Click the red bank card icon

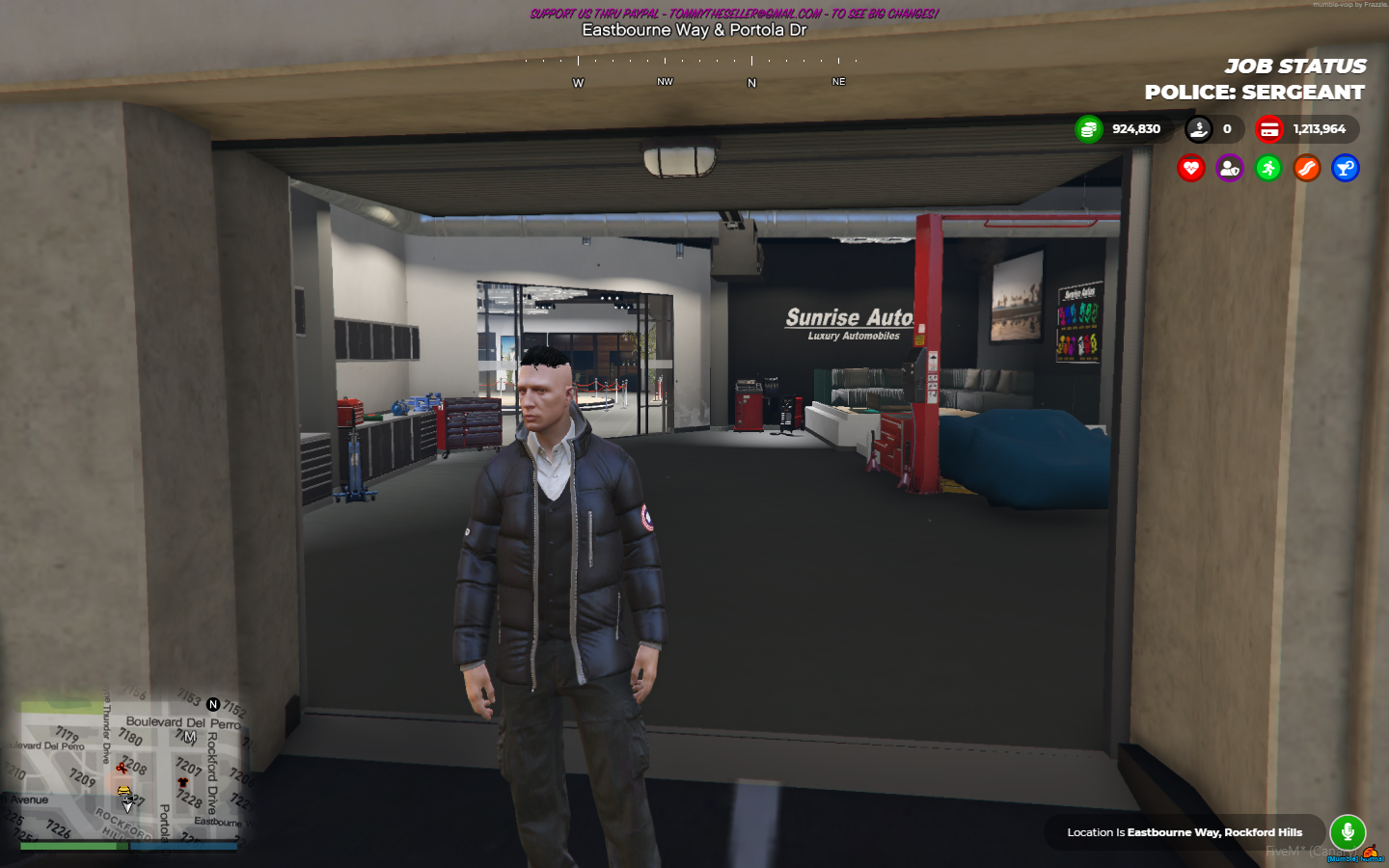[x=1268, y=128]
